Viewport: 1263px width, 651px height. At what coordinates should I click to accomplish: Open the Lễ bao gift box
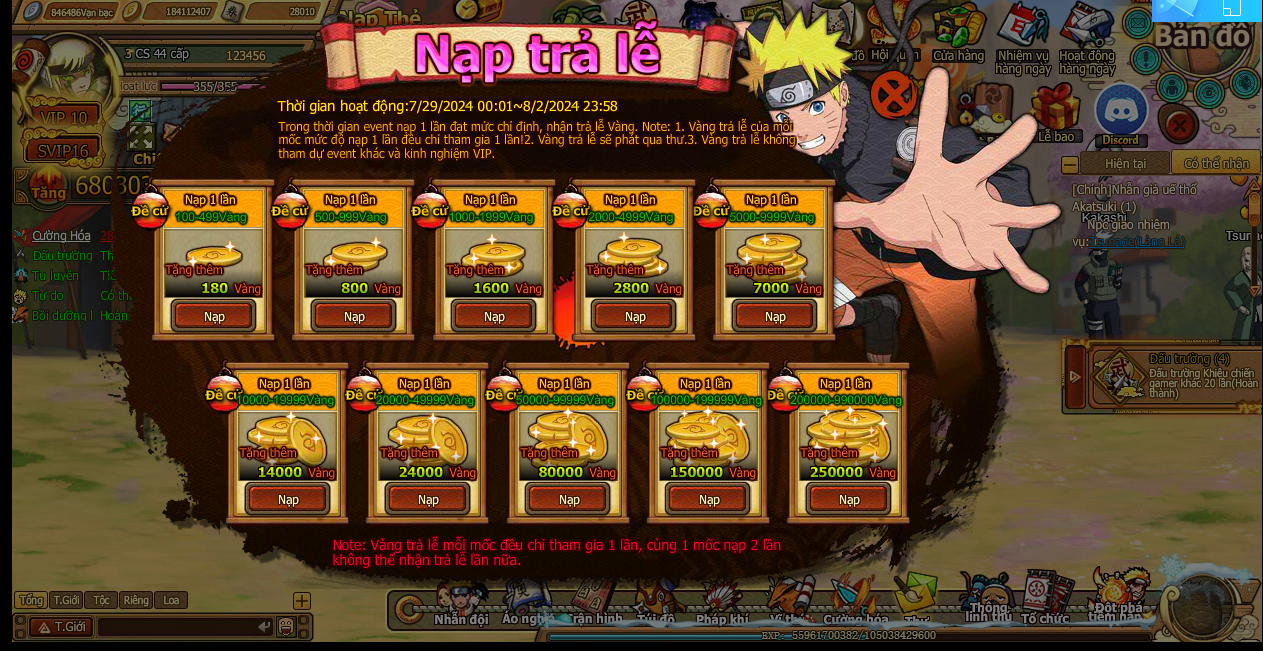click(x=1055, y=111)
